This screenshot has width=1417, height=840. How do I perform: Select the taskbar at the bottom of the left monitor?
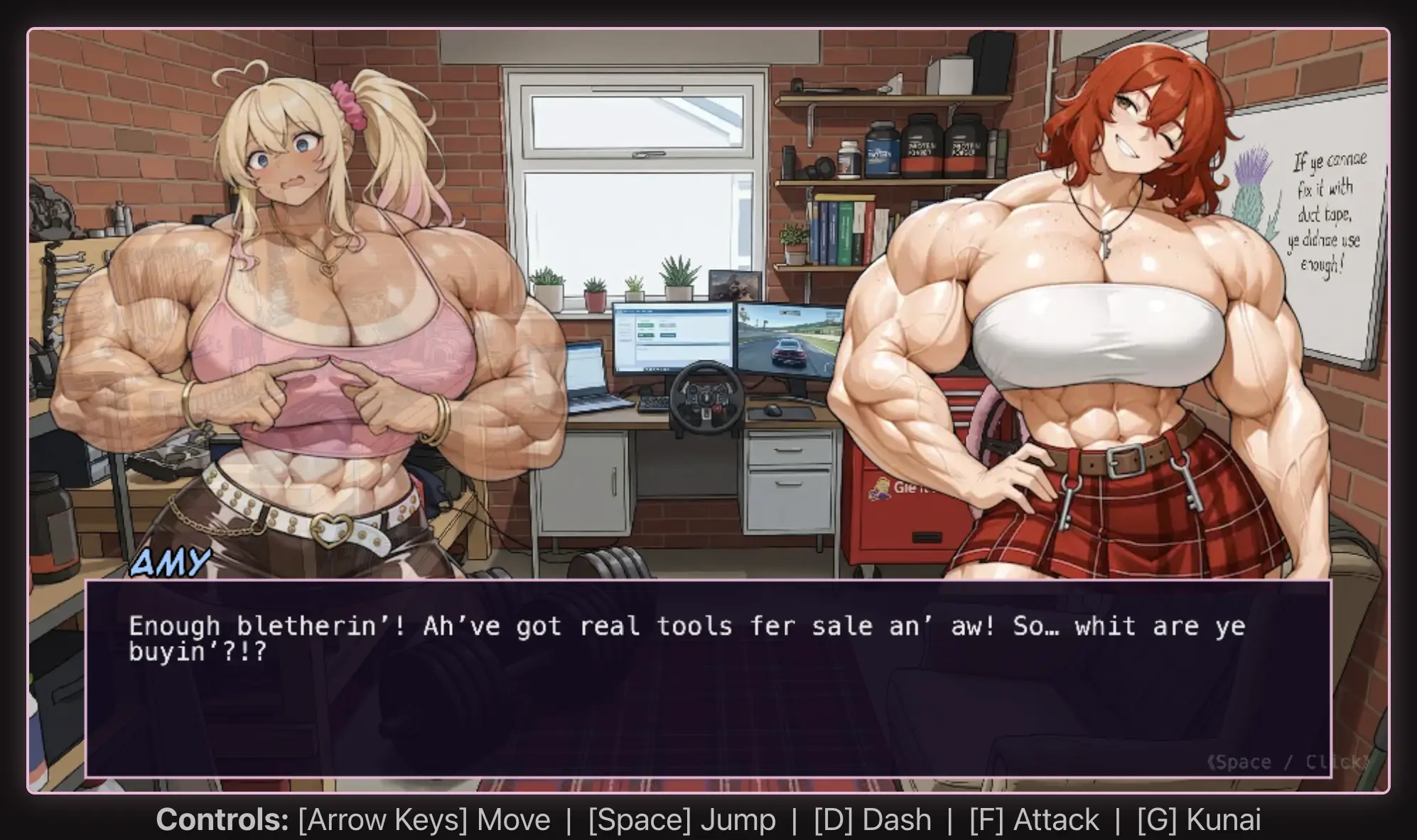pyautogui.click(x=657, y=369)
